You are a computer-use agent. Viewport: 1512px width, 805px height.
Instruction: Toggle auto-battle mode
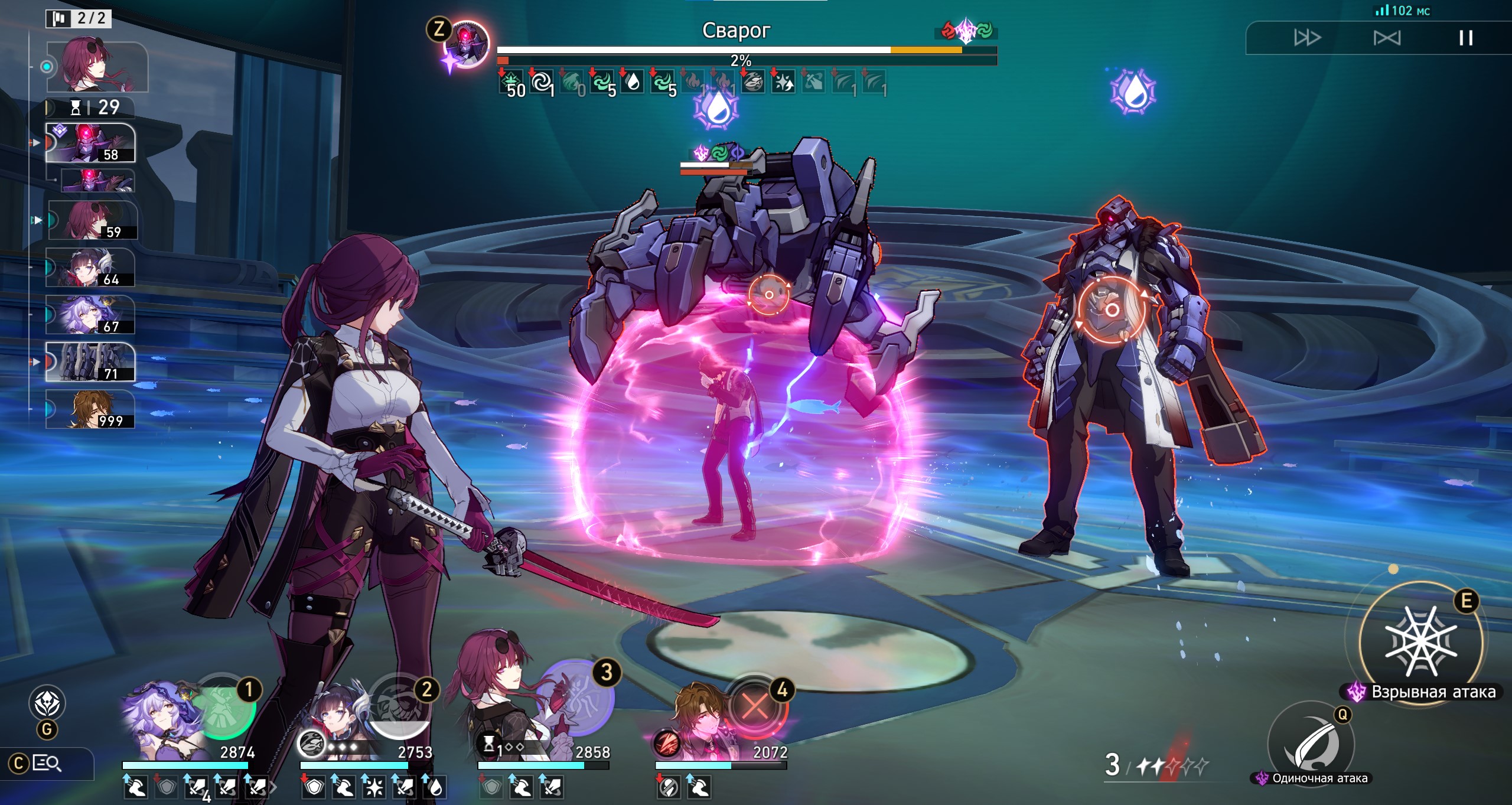(x=1386, y=38)
